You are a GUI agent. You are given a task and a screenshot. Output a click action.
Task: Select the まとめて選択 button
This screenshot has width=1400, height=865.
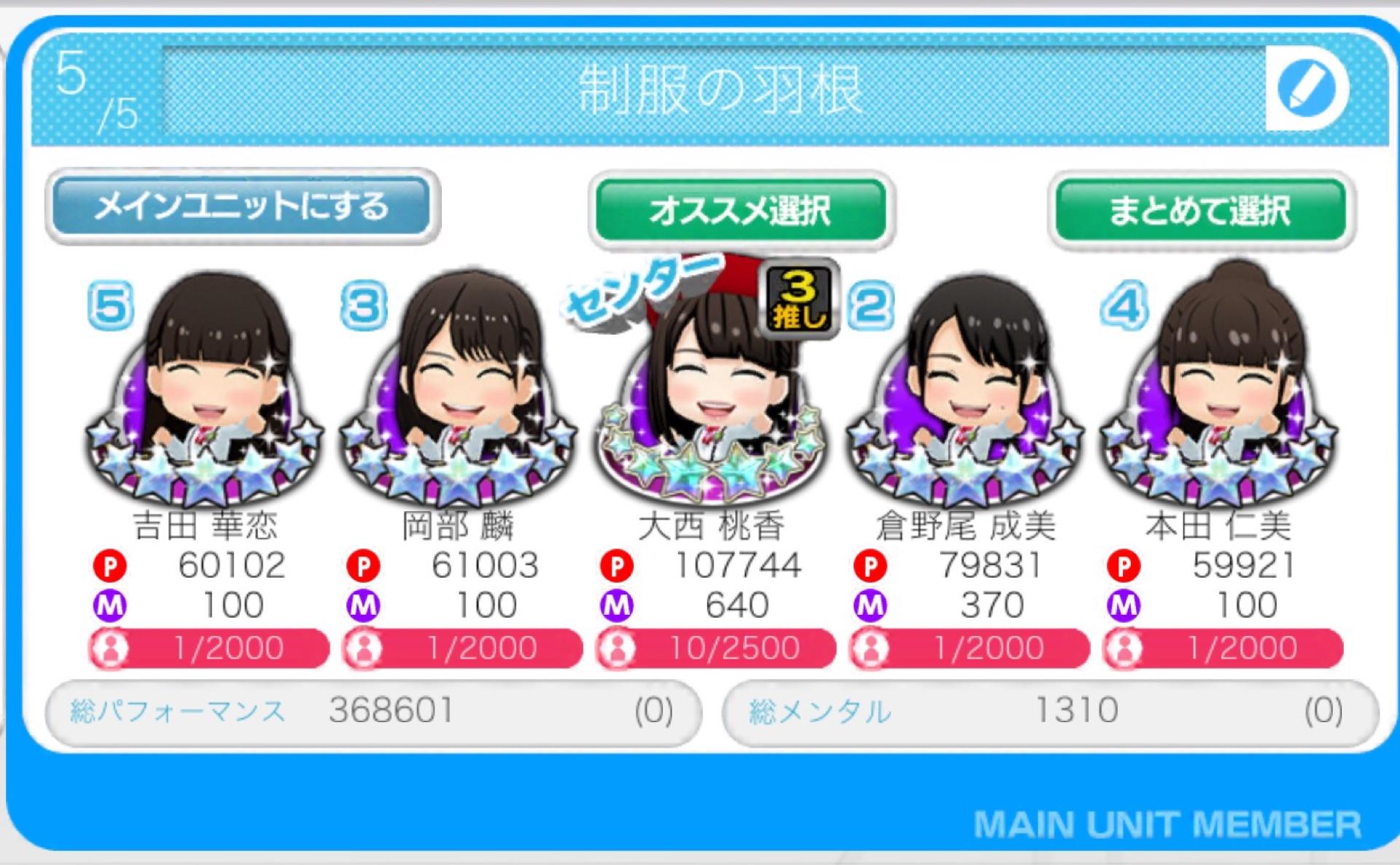(x=1199, y=210)
